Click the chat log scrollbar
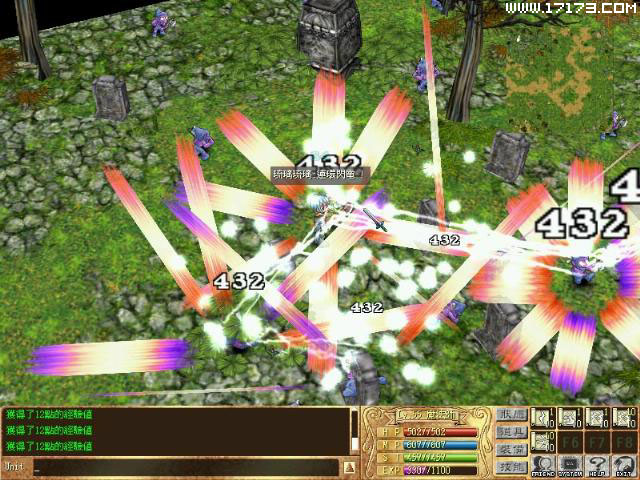 tap(354, 430)
